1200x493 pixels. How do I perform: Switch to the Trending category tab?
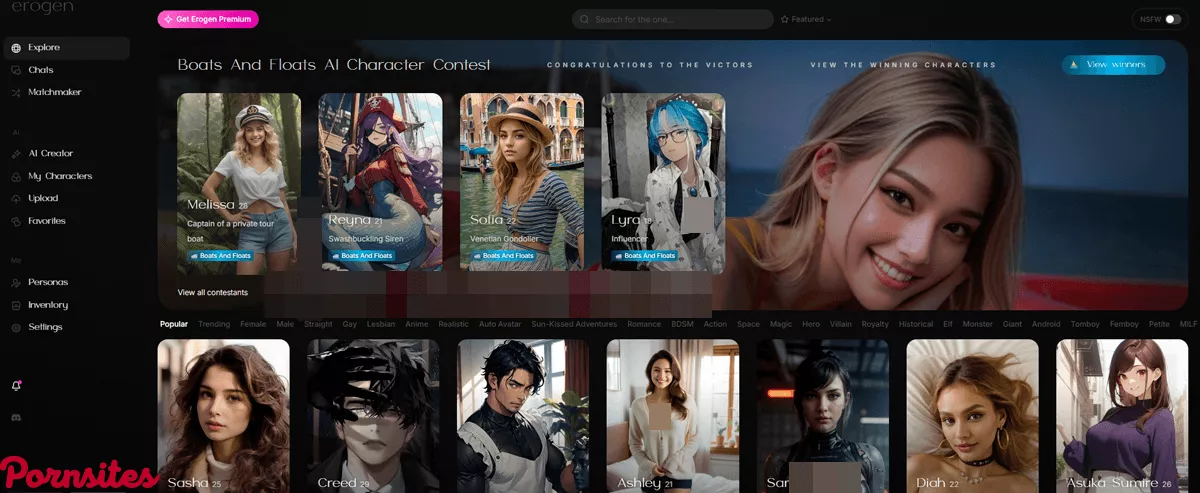[x=214, y=324]
